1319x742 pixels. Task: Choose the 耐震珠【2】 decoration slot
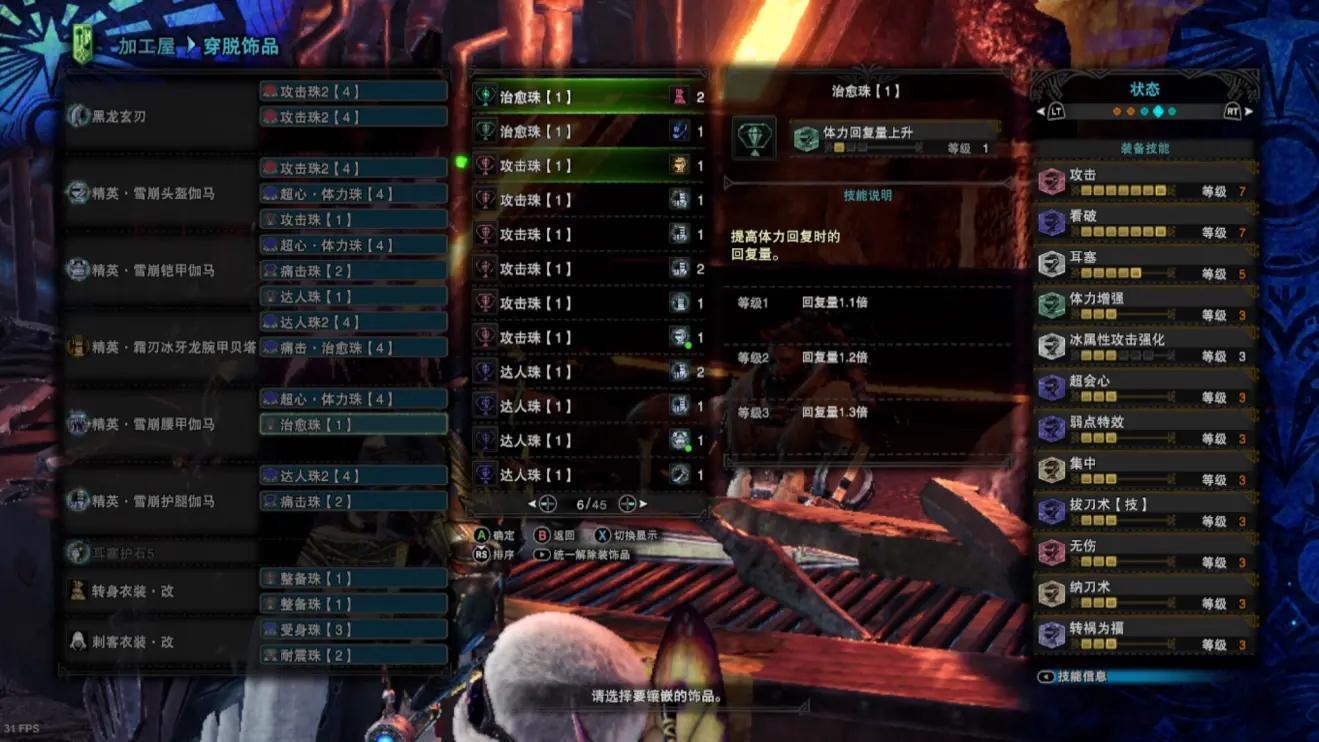353,655
